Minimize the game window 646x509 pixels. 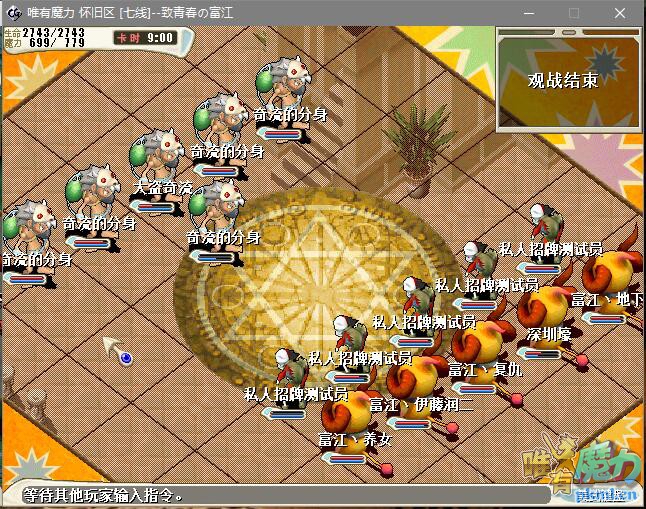coord(527,12)
